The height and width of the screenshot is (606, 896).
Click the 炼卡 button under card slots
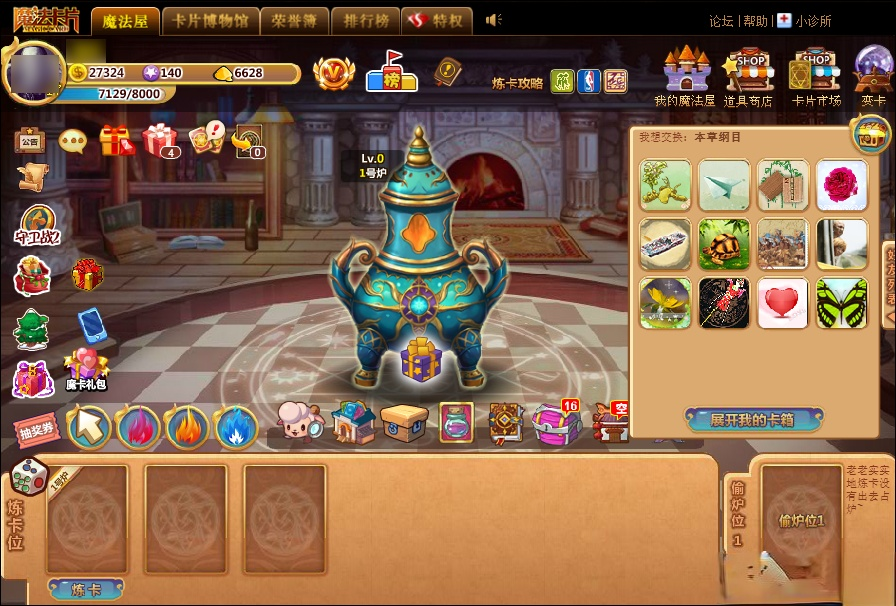click(x=86, y=590)
